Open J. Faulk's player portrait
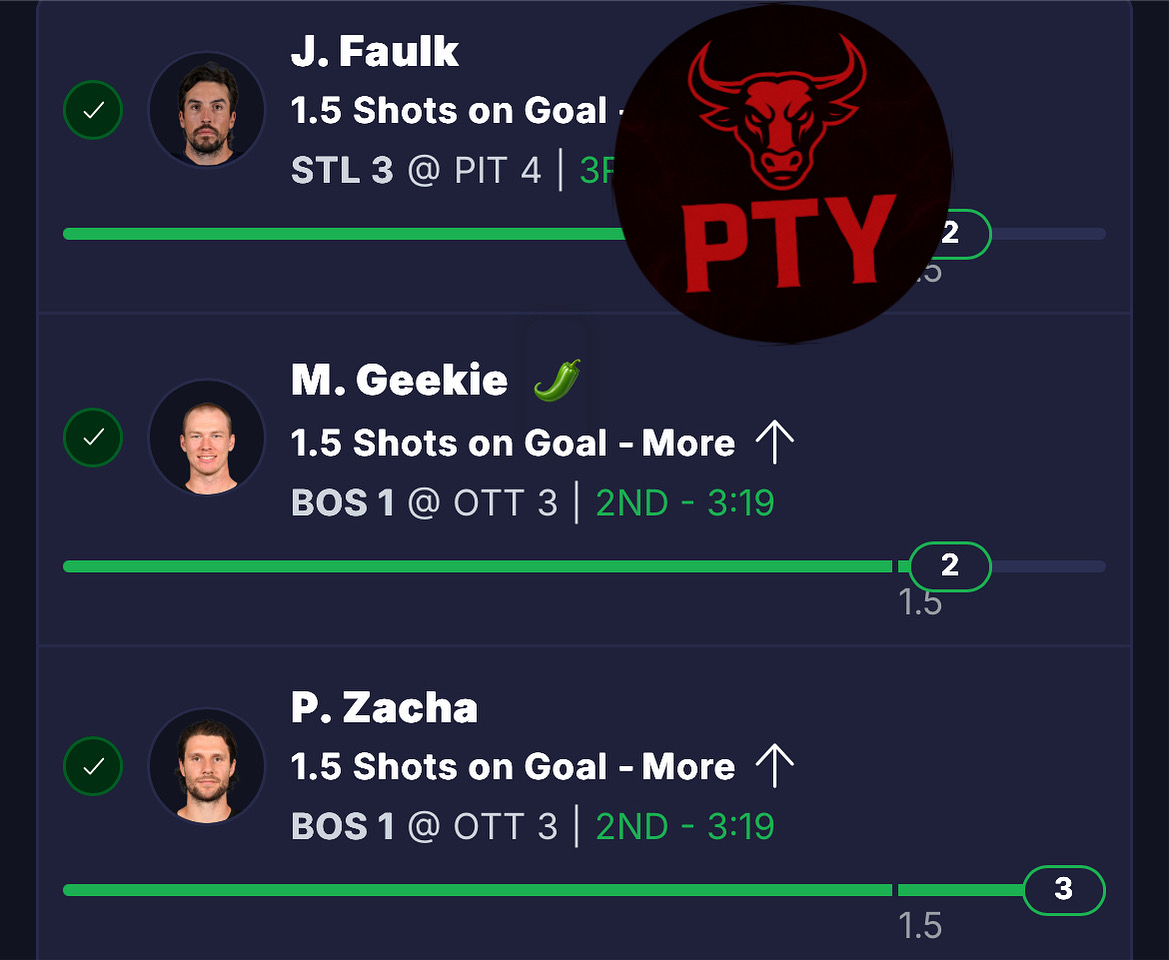Viewport: 1169px width, 960px height. tap(206, 110)
